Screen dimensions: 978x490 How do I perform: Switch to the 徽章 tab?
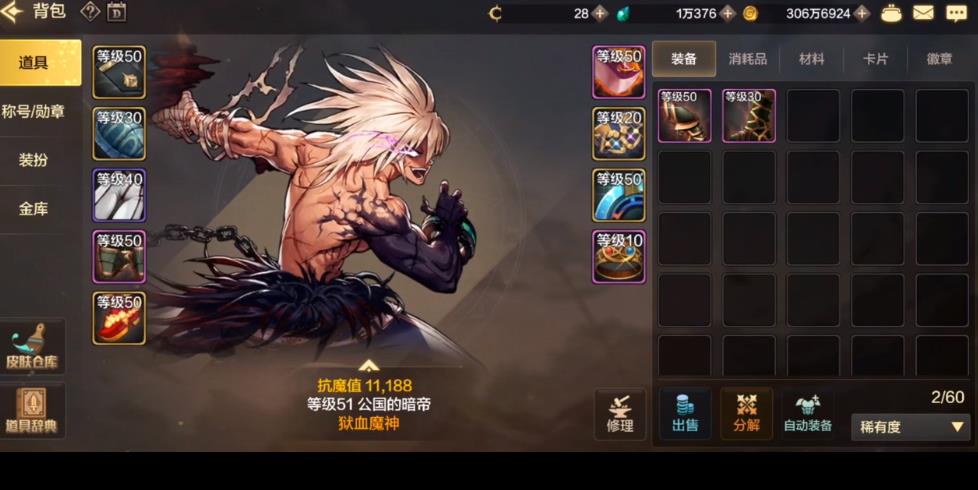939,59
